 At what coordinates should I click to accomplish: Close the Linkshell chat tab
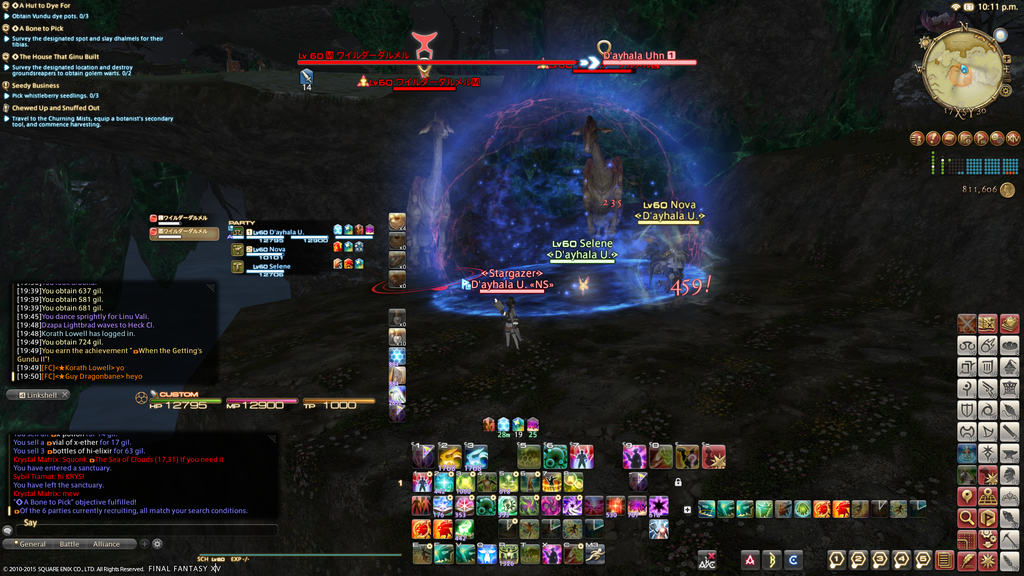64,395
